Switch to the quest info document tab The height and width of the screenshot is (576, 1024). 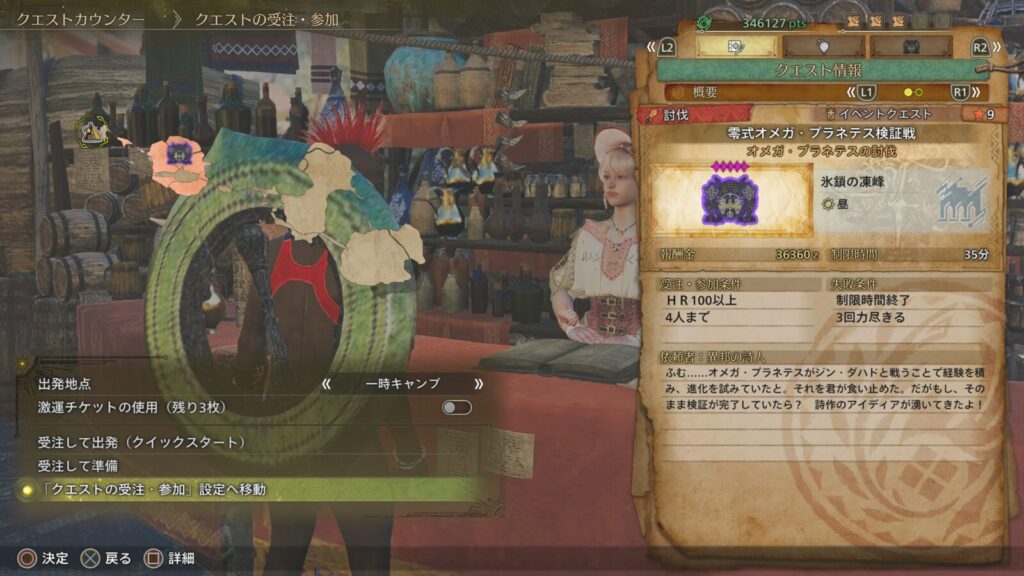pyautogui.click(x=736, y=46)
